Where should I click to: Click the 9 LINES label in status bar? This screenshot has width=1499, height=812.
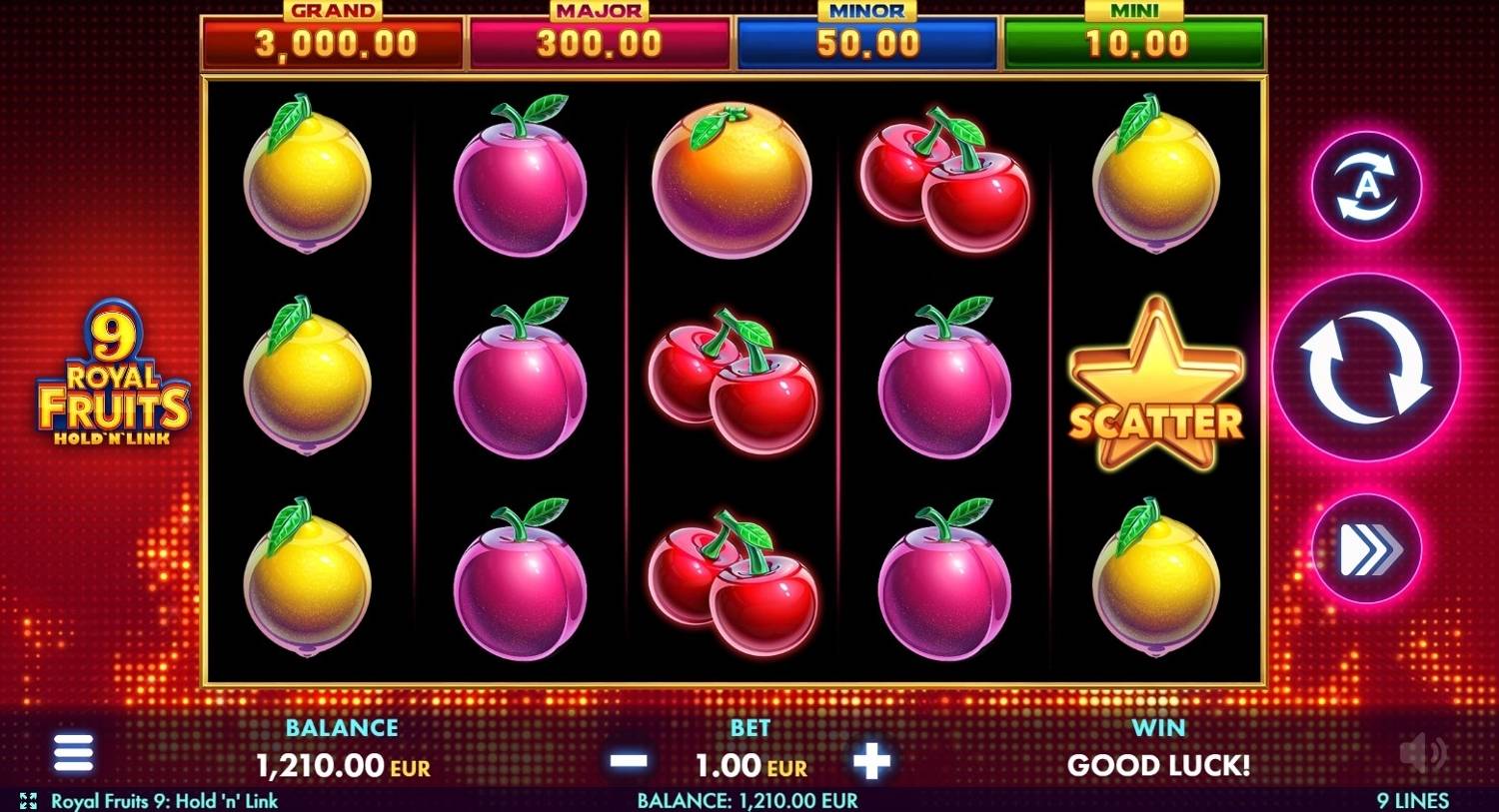tap(1414, 800)
